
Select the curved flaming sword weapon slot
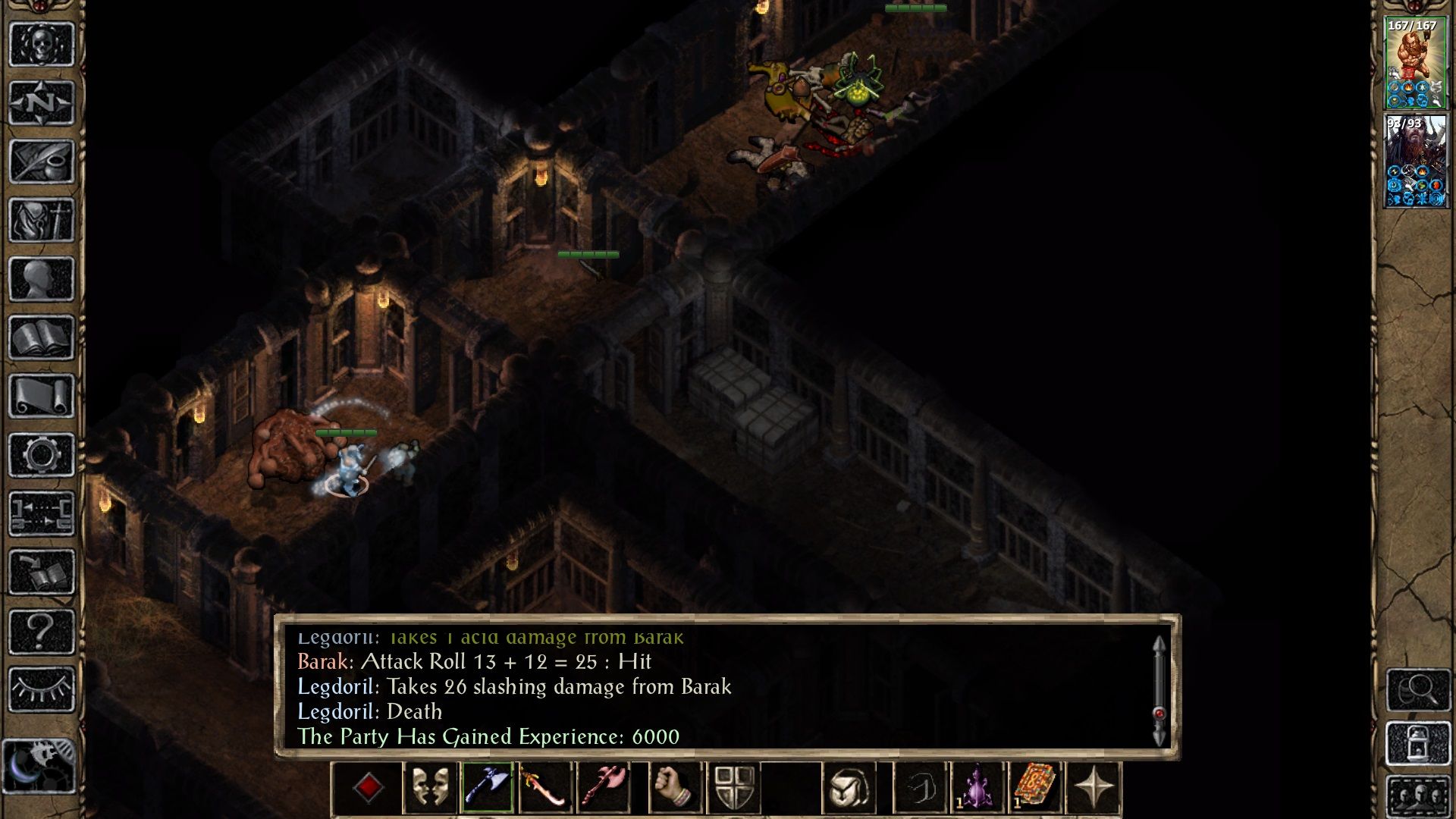click(x=545, y=788)
